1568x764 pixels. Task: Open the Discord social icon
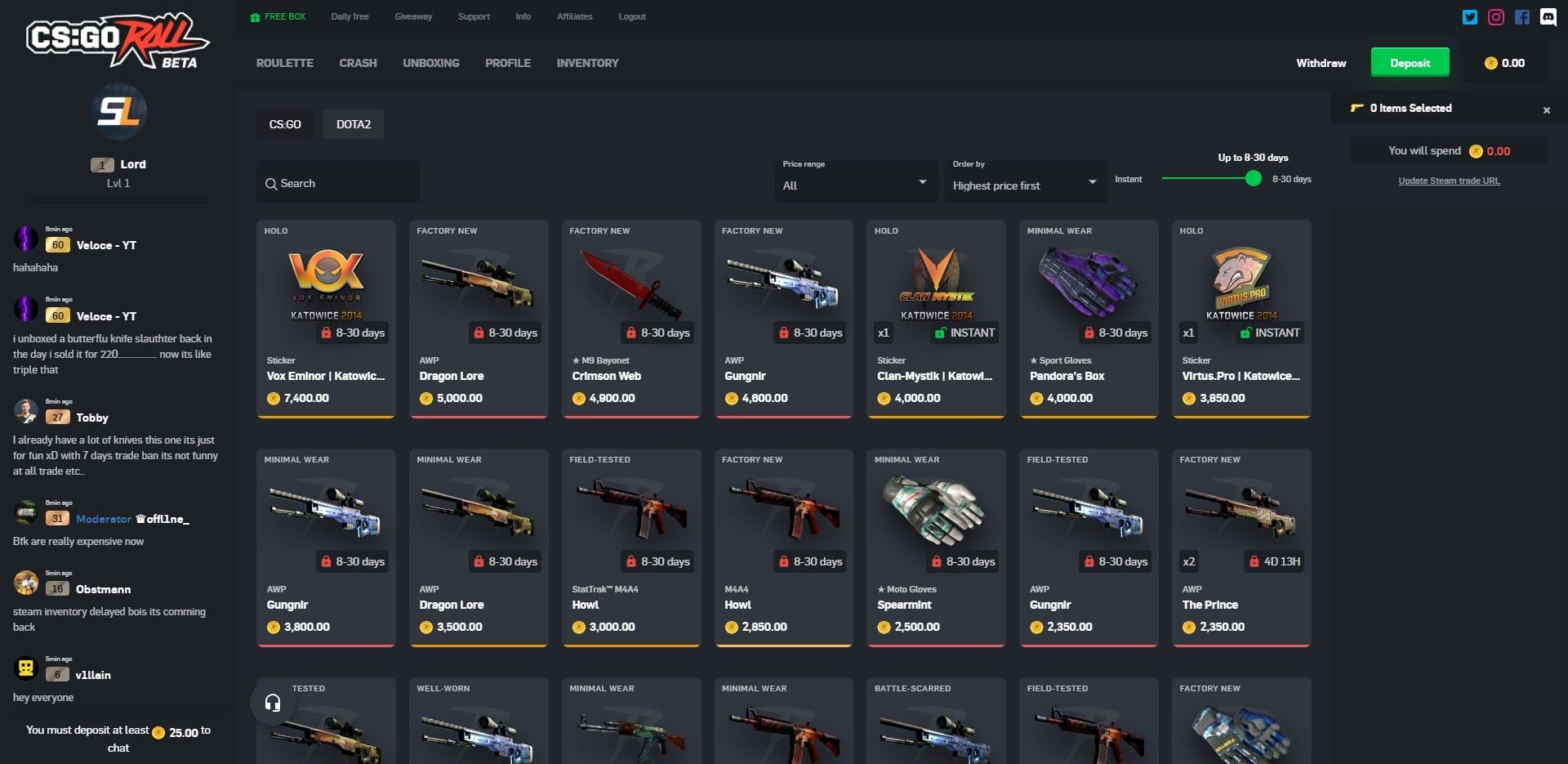(1548, 16)
